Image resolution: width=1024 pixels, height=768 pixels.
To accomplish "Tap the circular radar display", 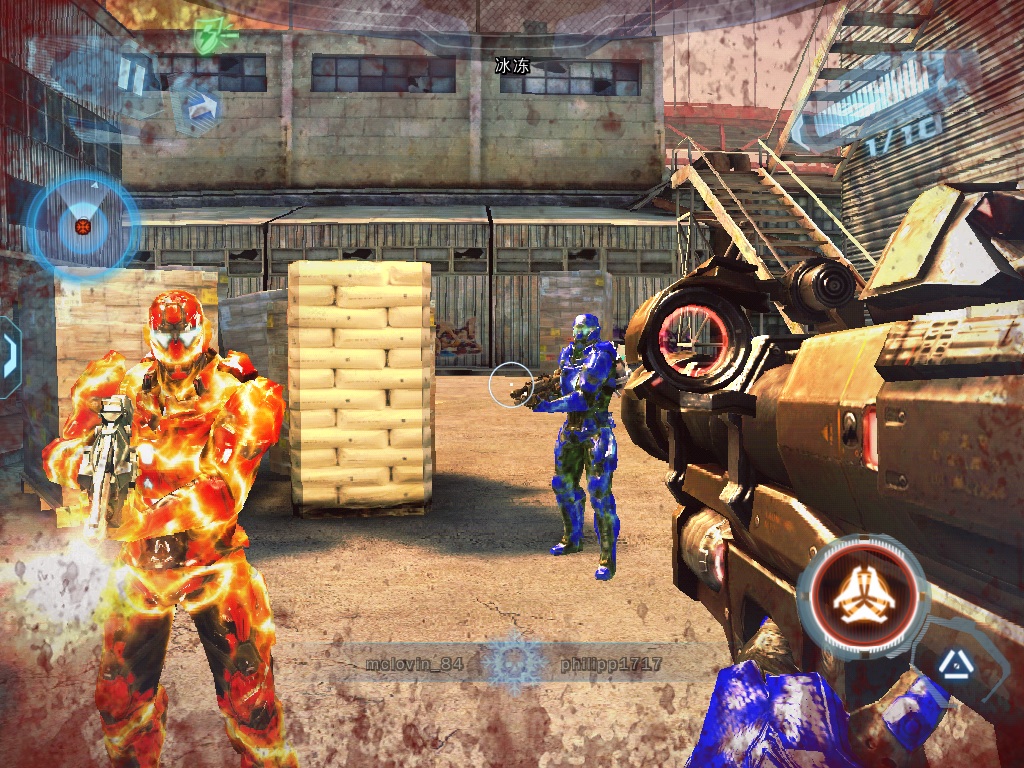I will [80, 224].
